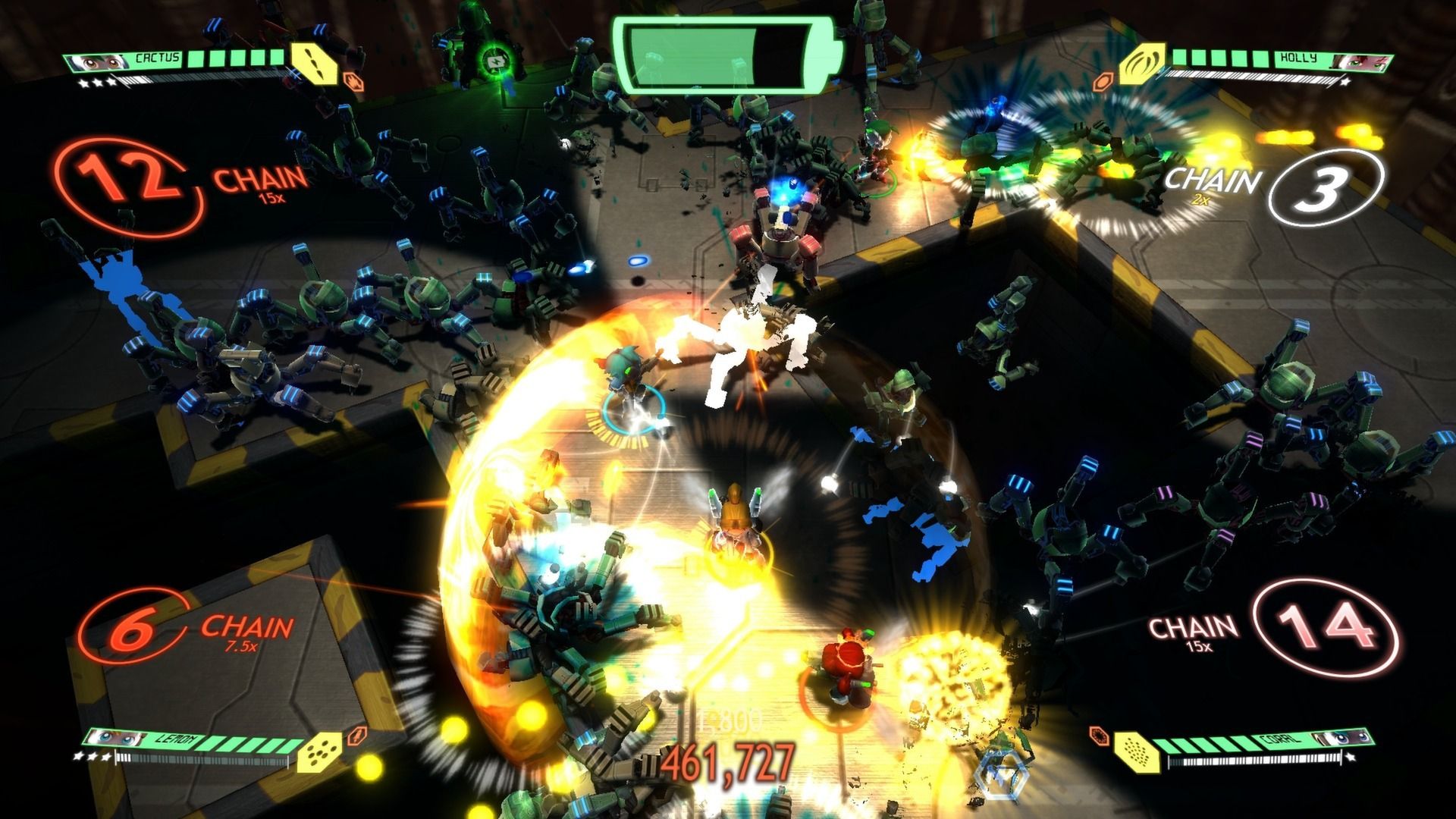1456x819 pixels.
Task: Select the orange hexagon icon near Holly's panel
Action: (x=1103, y=80)
